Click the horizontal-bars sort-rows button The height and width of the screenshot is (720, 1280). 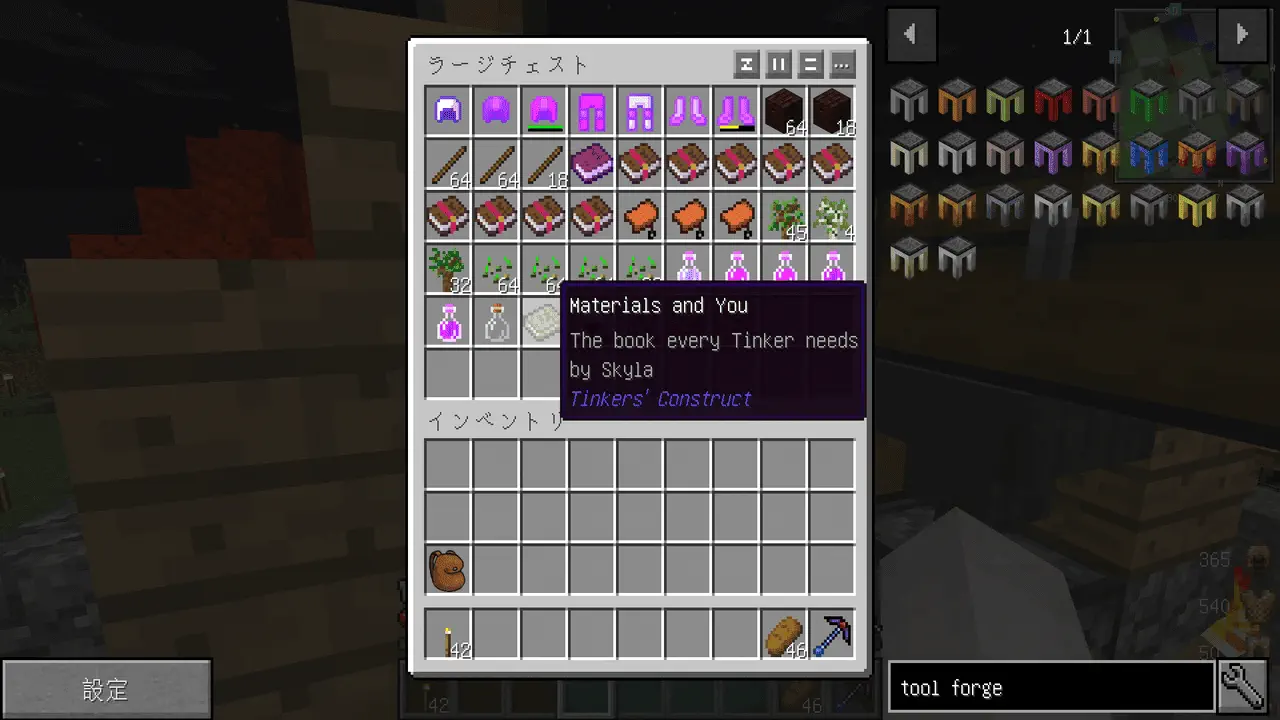click(810, 65)
